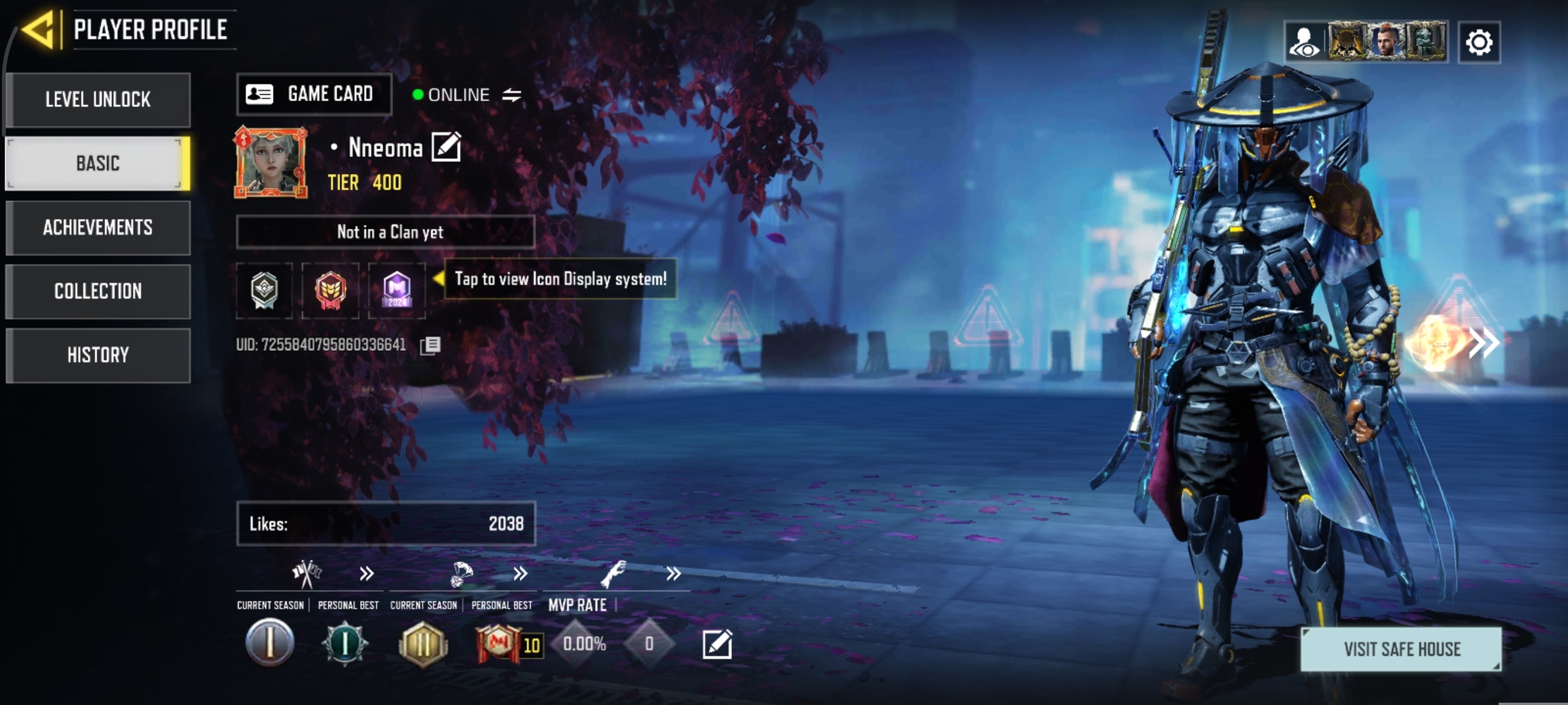The image size is (1568, 705).
Task: Select the Basic profile tab
Action: pos(98,164)
